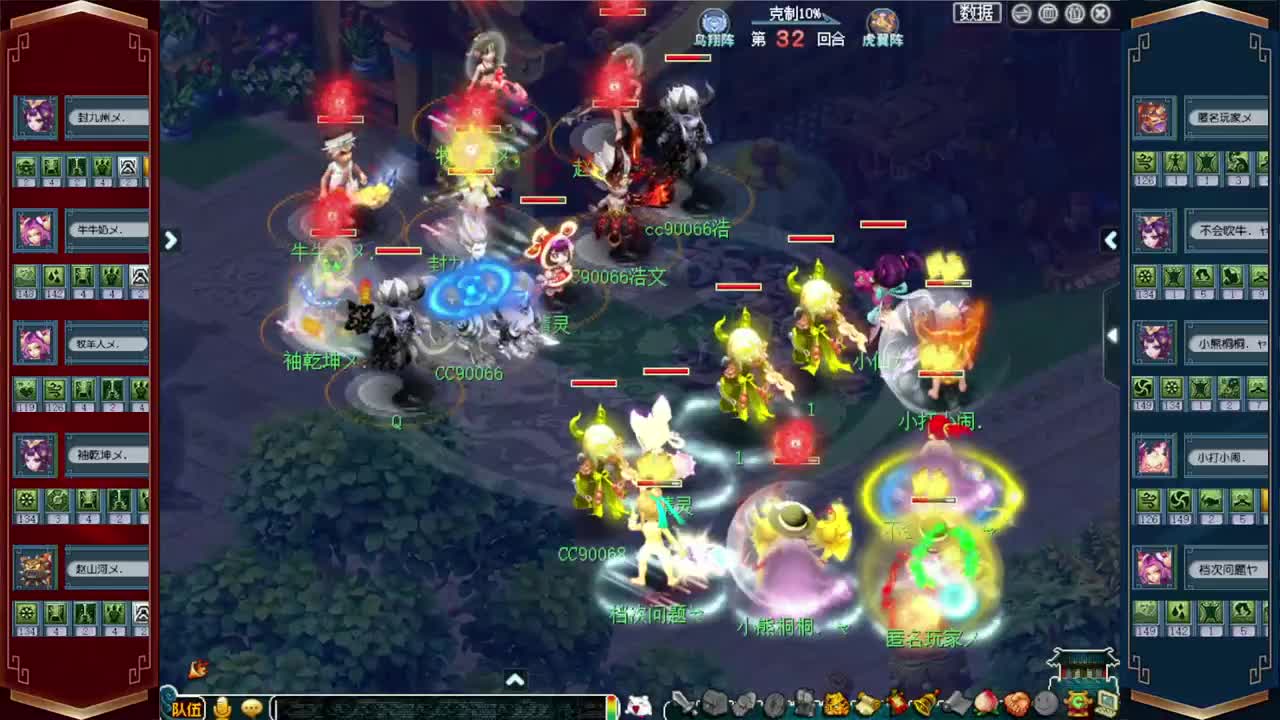Open the upward chevron above the chat bar
Image resolution: width=1280 pixels, height=720 pixels.
pyautogui.click(x=516, y=679)
